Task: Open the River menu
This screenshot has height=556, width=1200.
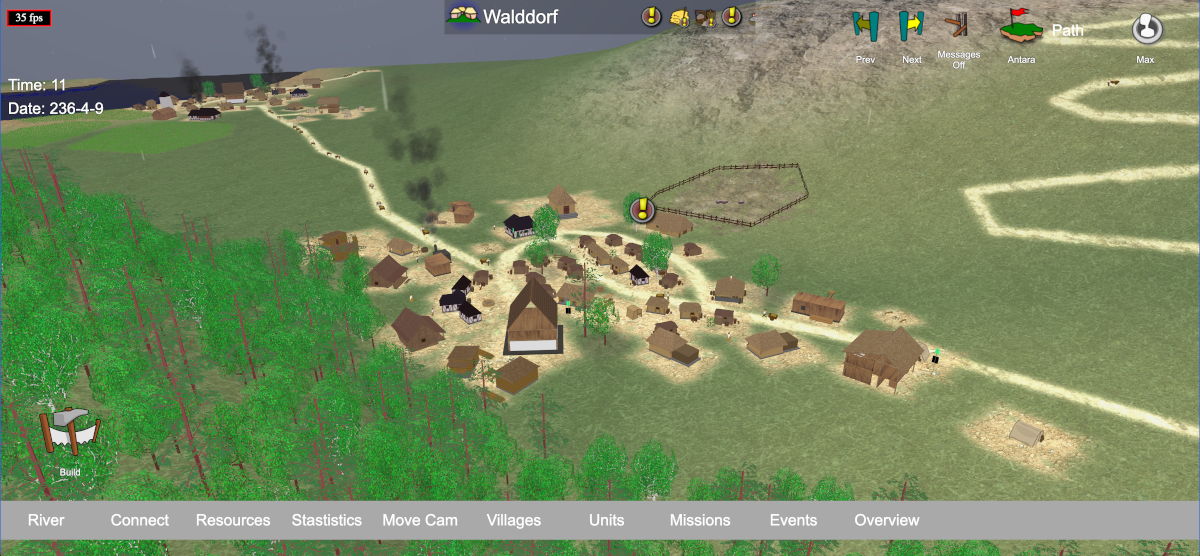Action: 46,520
